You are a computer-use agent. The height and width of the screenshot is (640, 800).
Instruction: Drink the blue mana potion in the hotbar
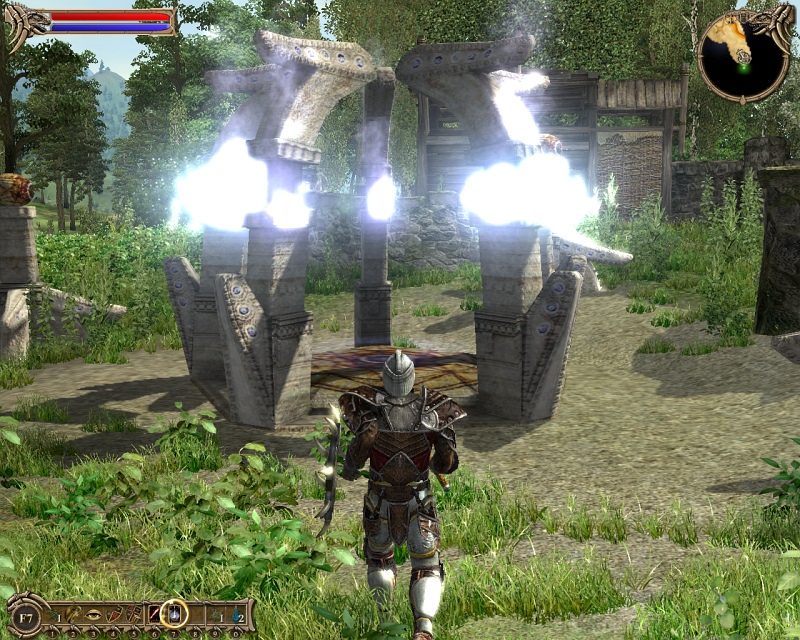coord(237,615)
